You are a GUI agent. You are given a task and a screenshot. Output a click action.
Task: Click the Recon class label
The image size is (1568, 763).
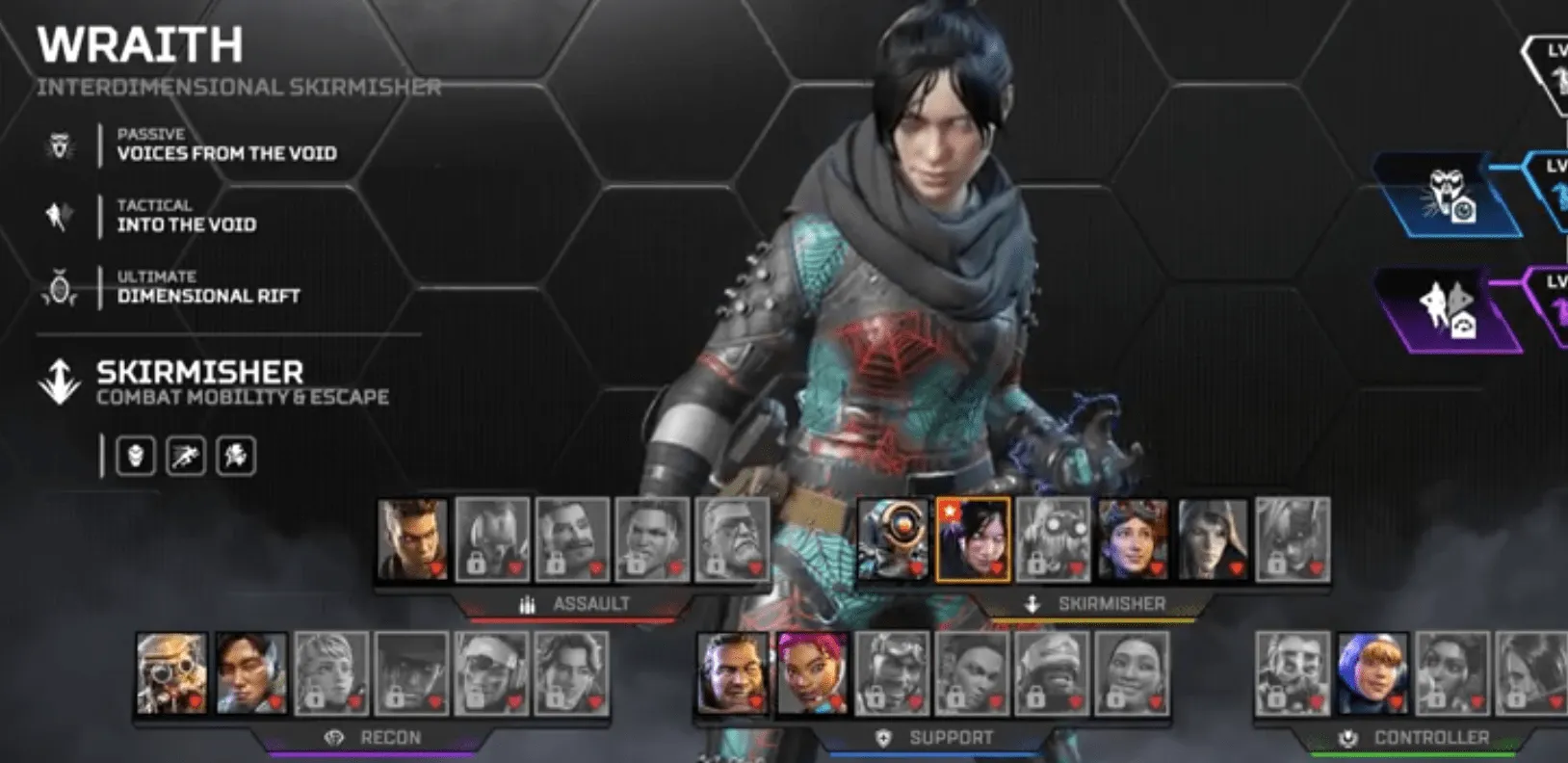[389, 738]
